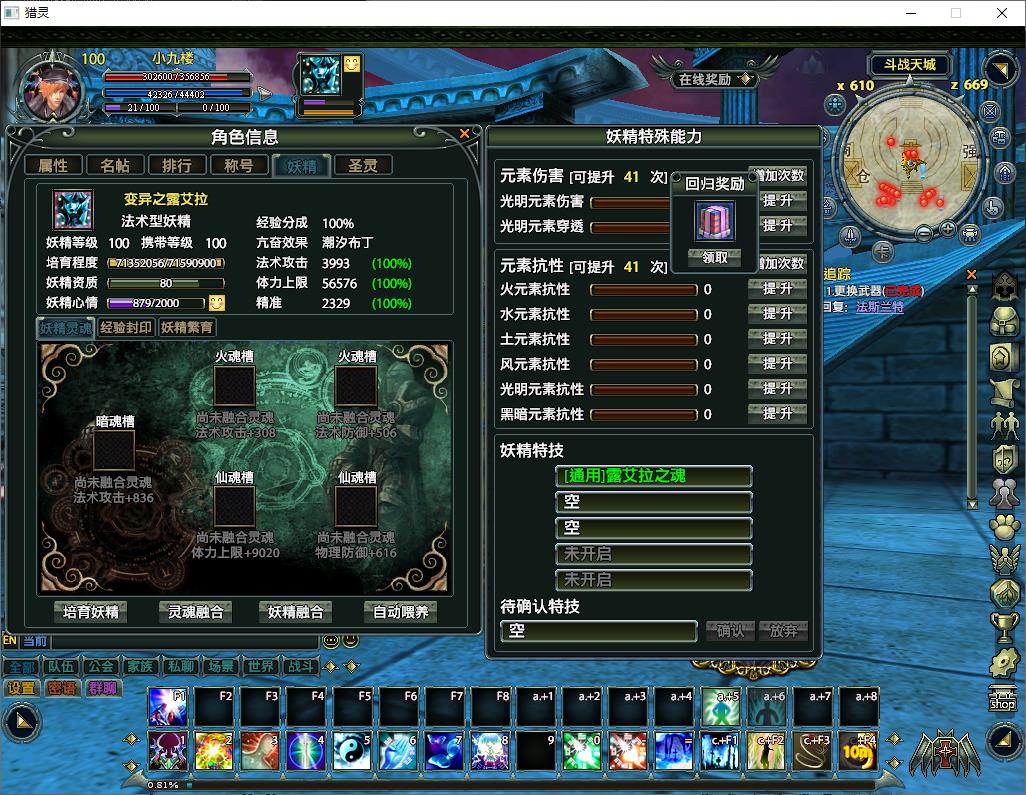The image size is (1026, 795).
Task: Choose the 妖精融合 button
Action: 296,612
